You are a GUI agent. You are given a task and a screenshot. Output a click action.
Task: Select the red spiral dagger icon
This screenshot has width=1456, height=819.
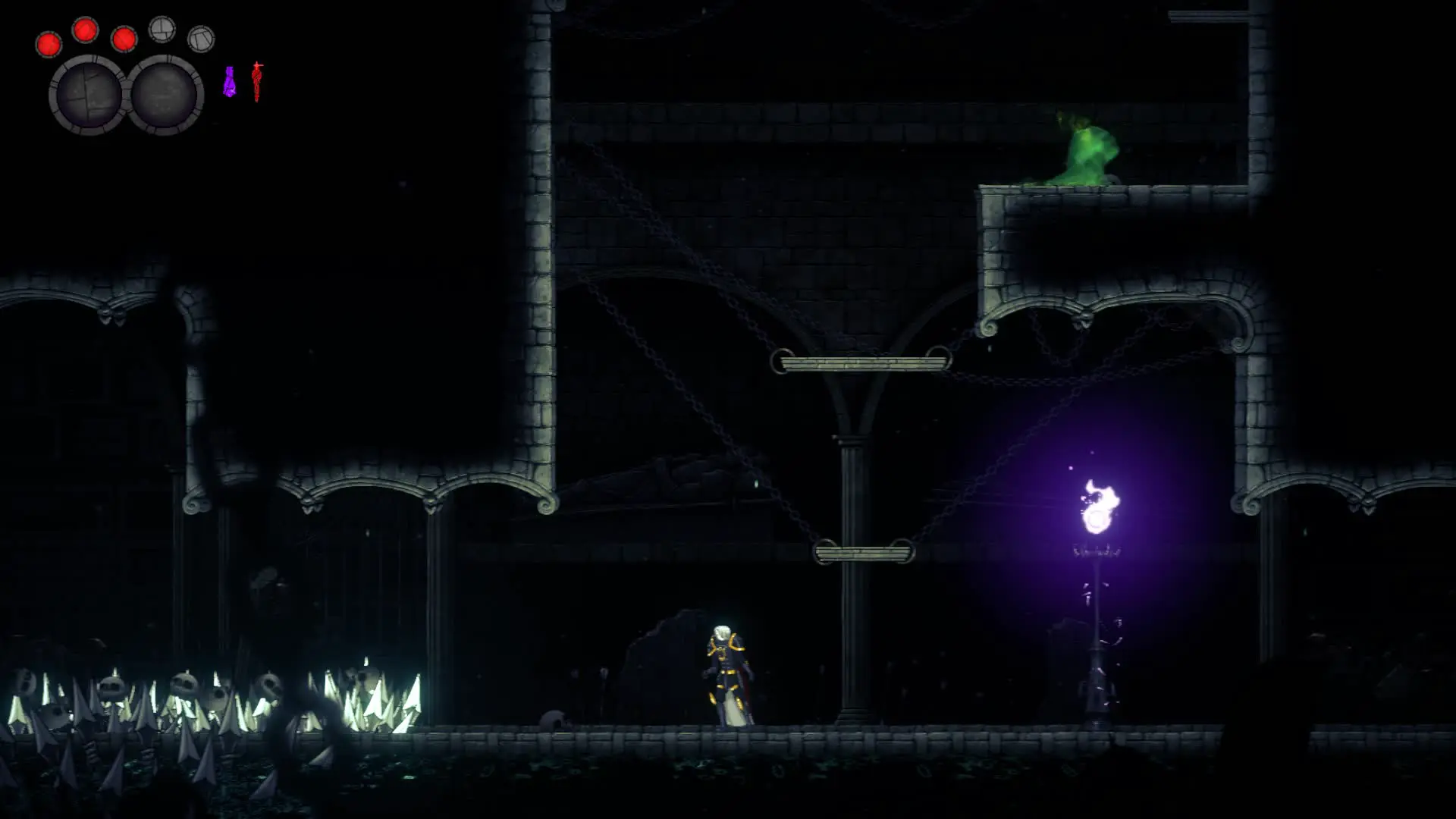tap(257, 82)
